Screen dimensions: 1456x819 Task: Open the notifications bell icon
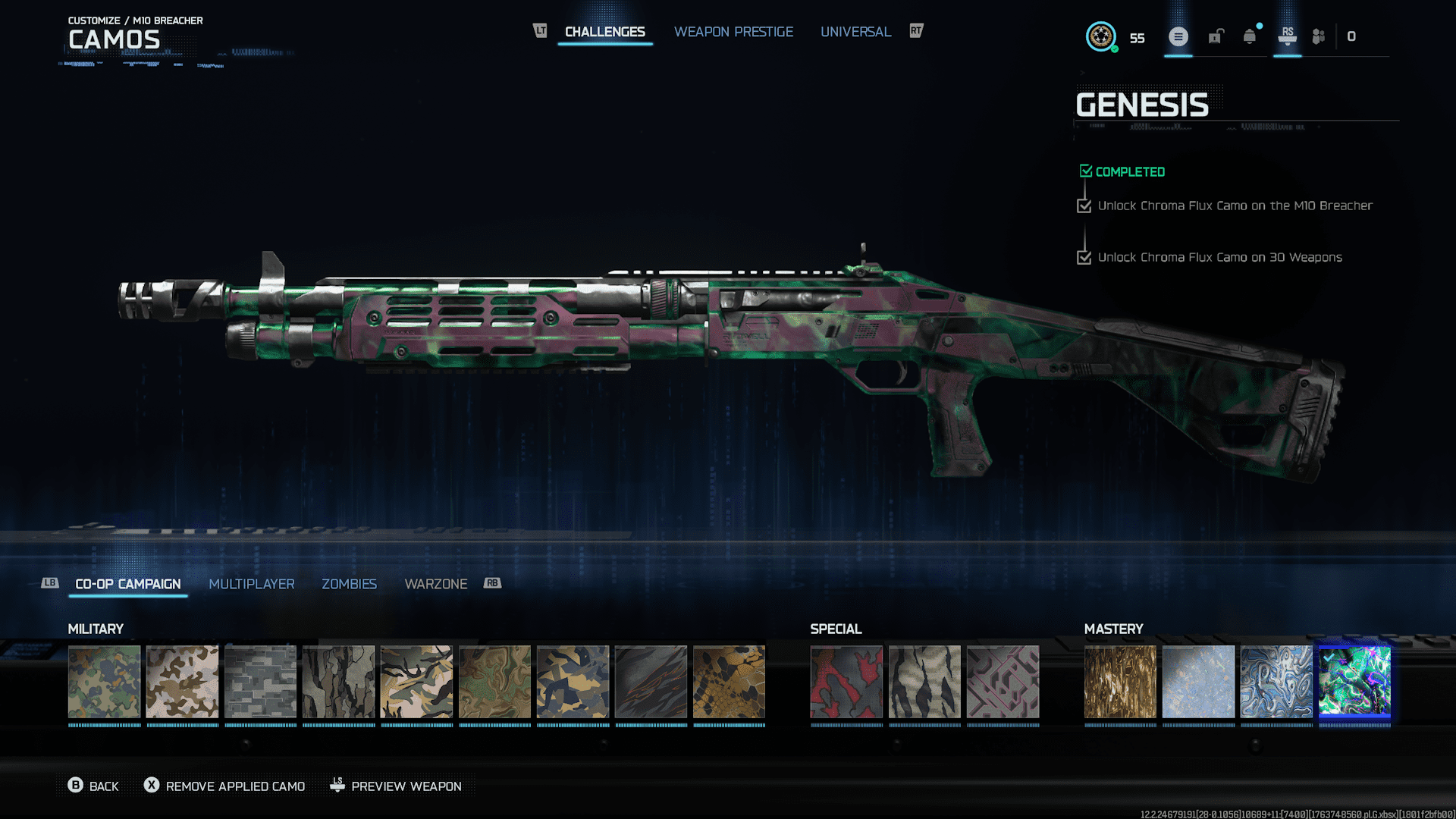(1250, 36)
